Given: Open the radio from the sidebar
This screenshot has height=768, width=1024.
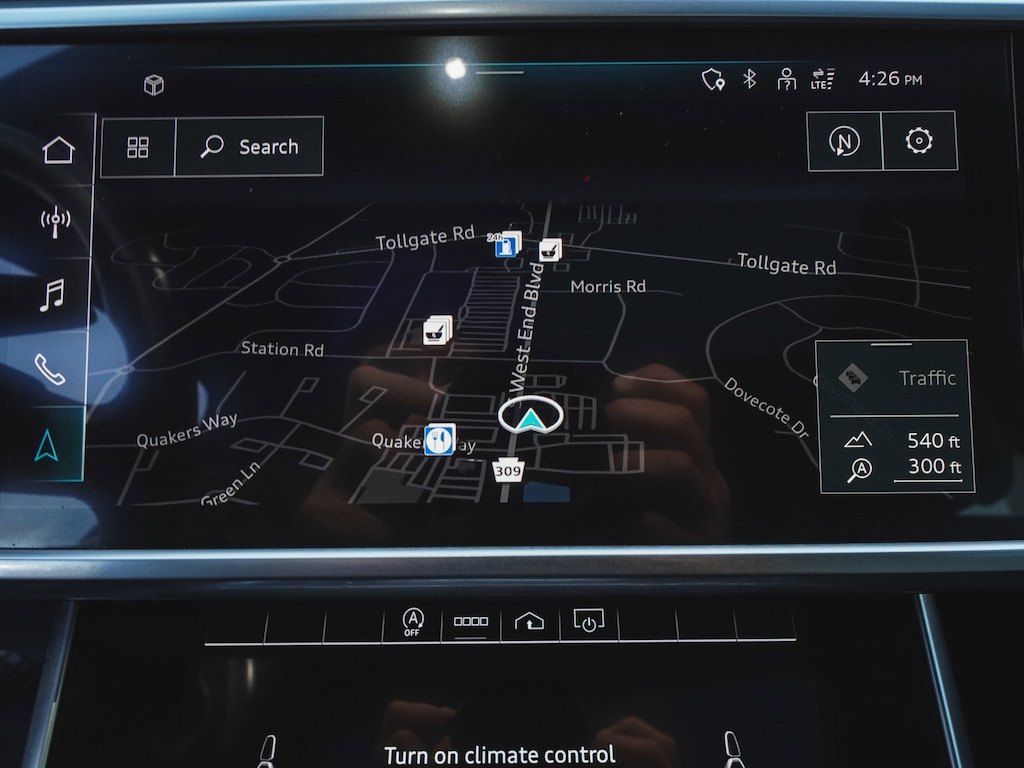Looking at the screenshot, I should pos(55,222).
